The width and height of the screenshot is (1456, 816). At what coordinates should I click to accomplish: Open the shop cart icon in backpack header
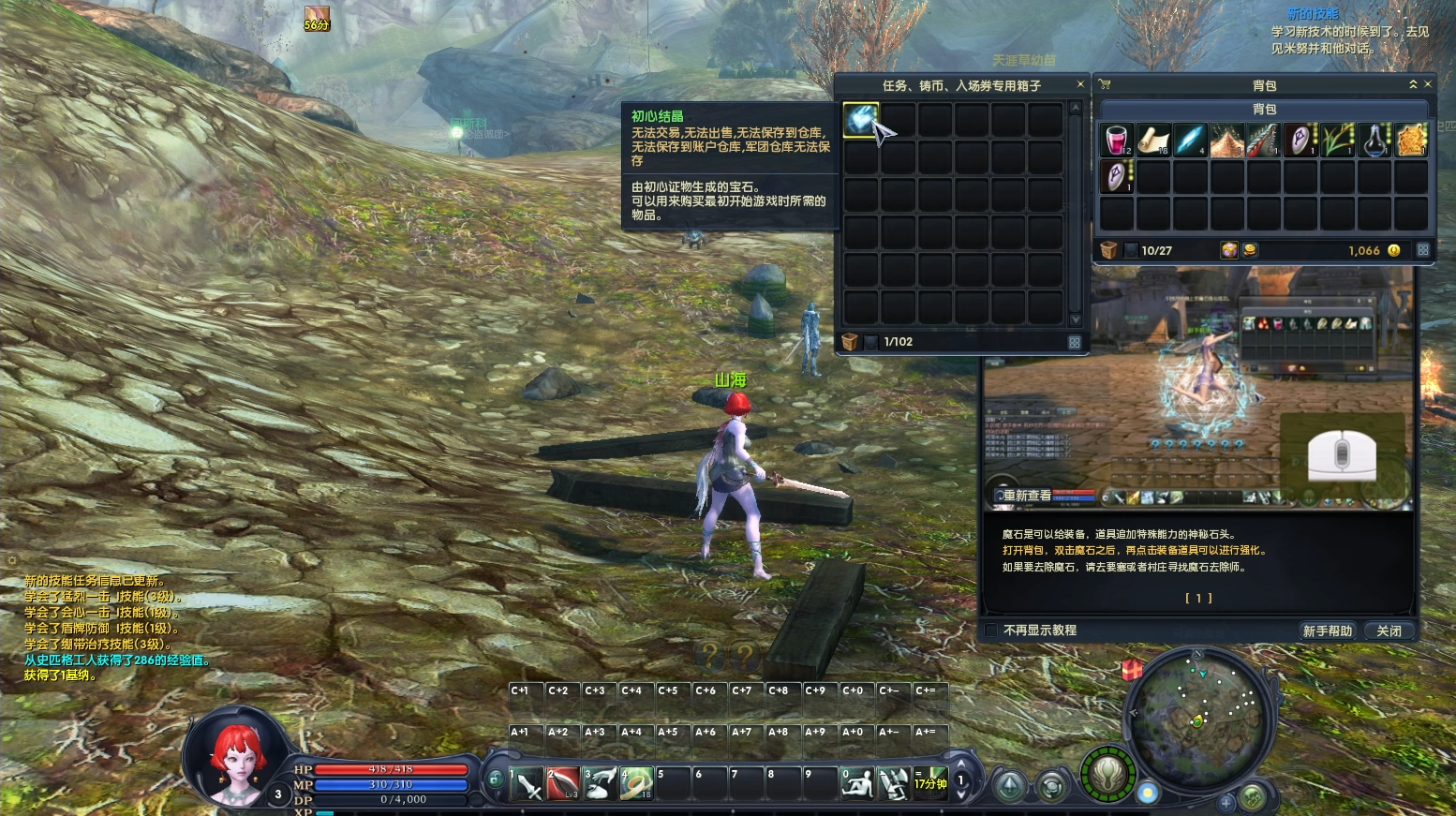pyautogui.click(x=1105, y=84)
